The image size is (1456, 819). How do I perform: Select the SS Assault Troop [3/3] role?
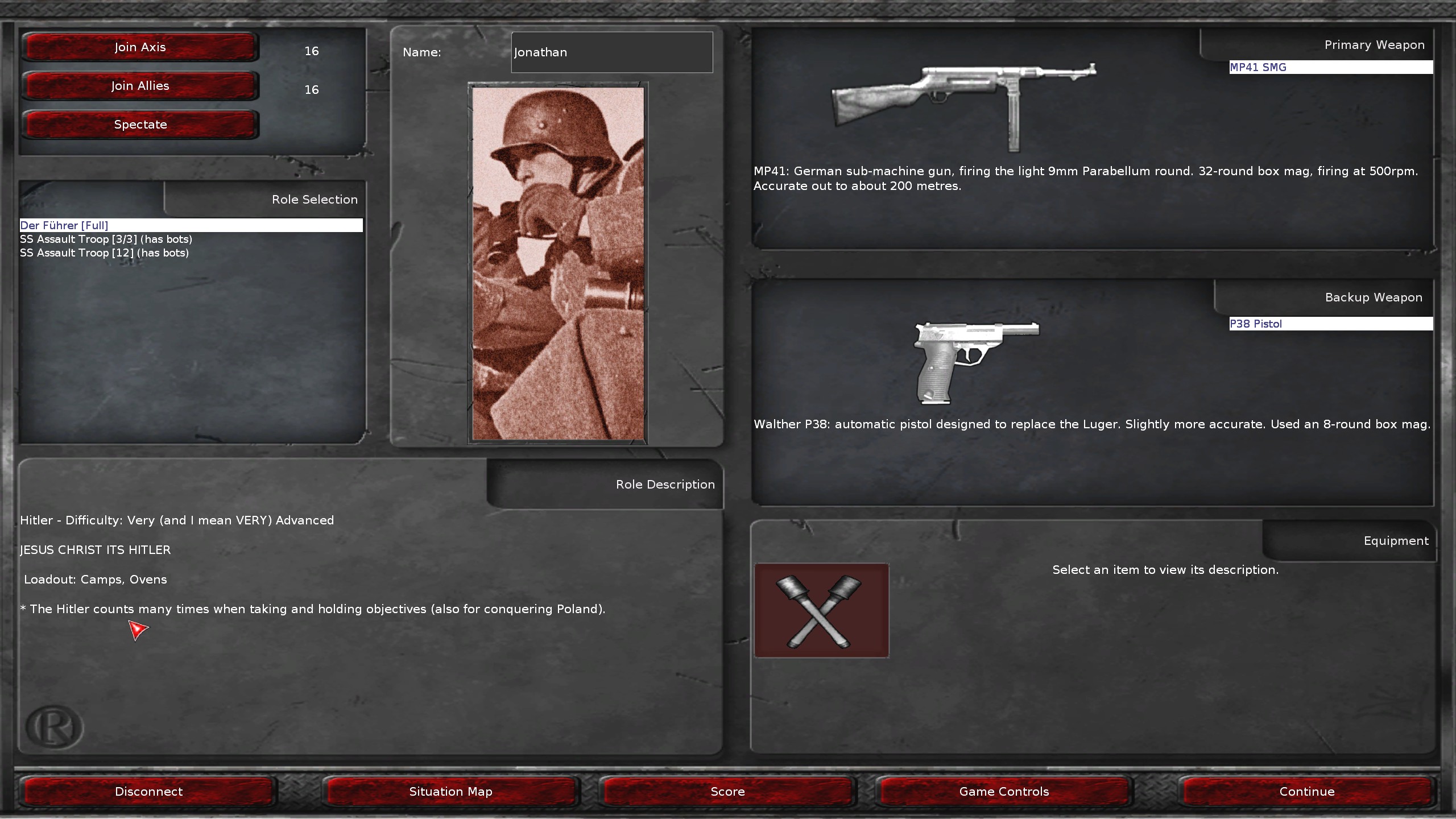(106, 239)
